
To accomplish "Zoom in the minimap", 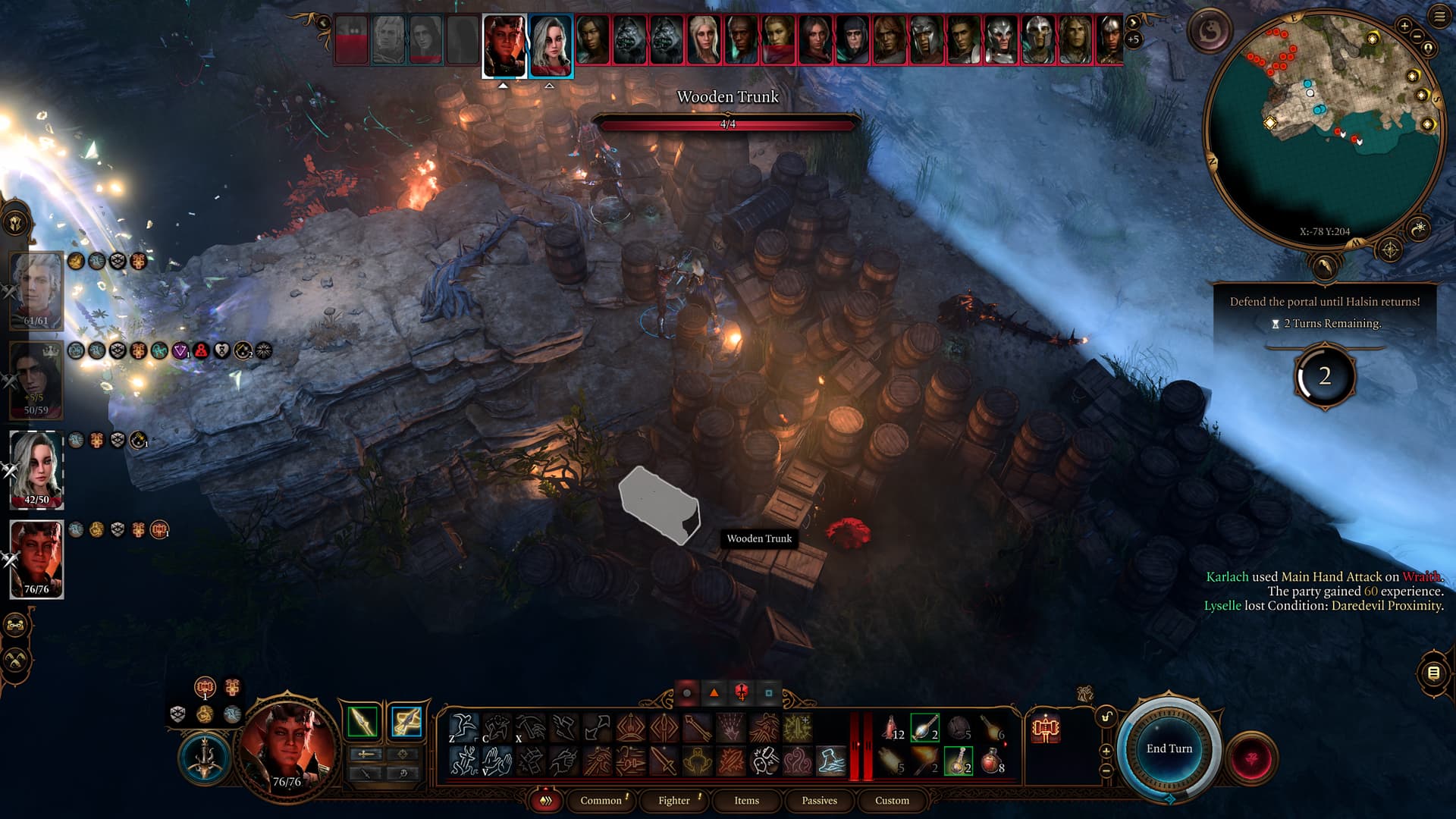I will click(1404, 27).
